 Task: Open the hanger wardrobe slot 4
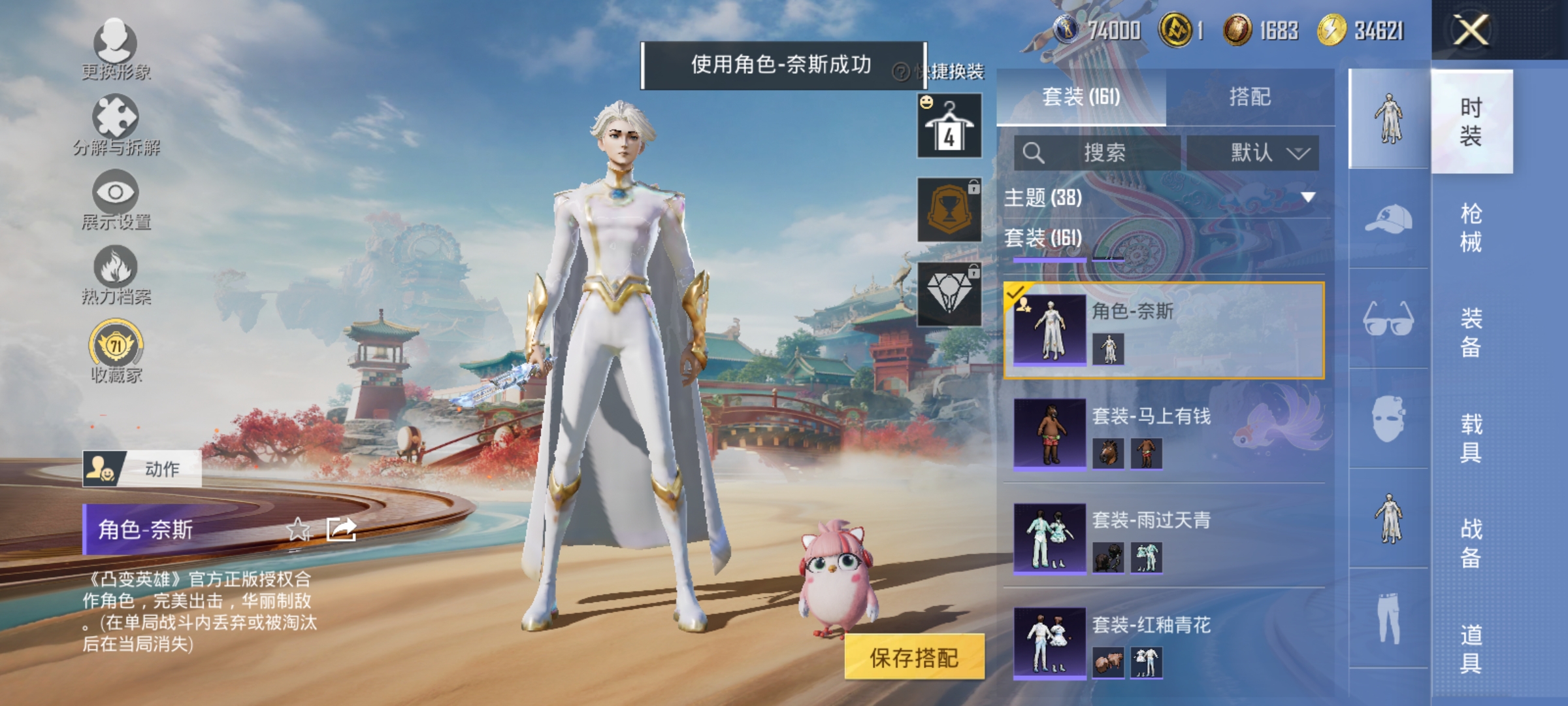(x=949, y=126)
